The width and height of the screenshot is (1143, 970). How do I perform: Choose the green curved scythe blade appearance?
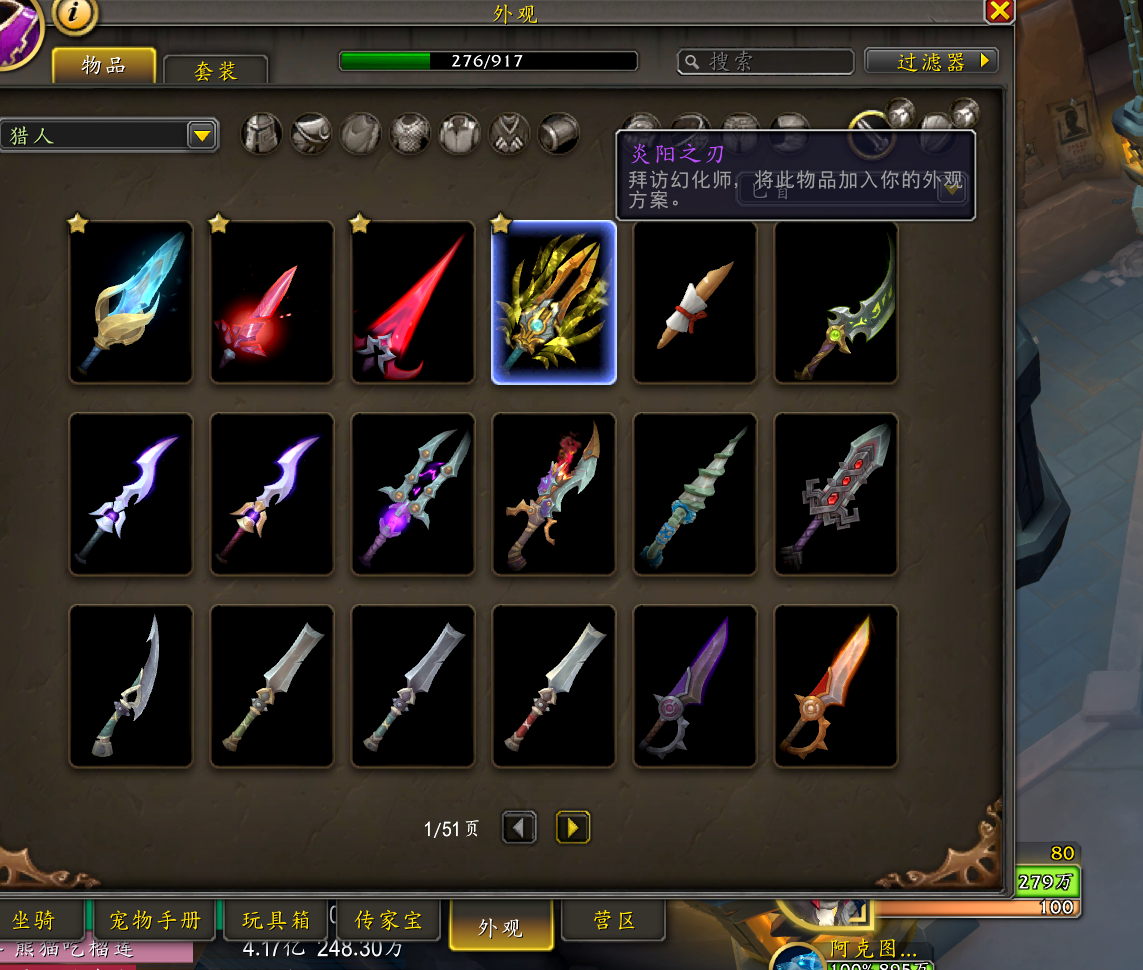(x=836, y=302)
